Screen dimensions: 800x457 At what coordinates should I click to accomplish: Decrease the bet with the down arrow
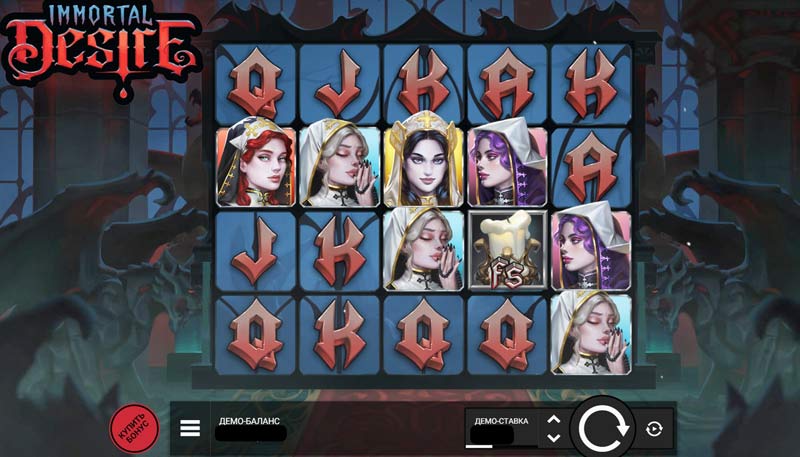[x=553, y=438]
